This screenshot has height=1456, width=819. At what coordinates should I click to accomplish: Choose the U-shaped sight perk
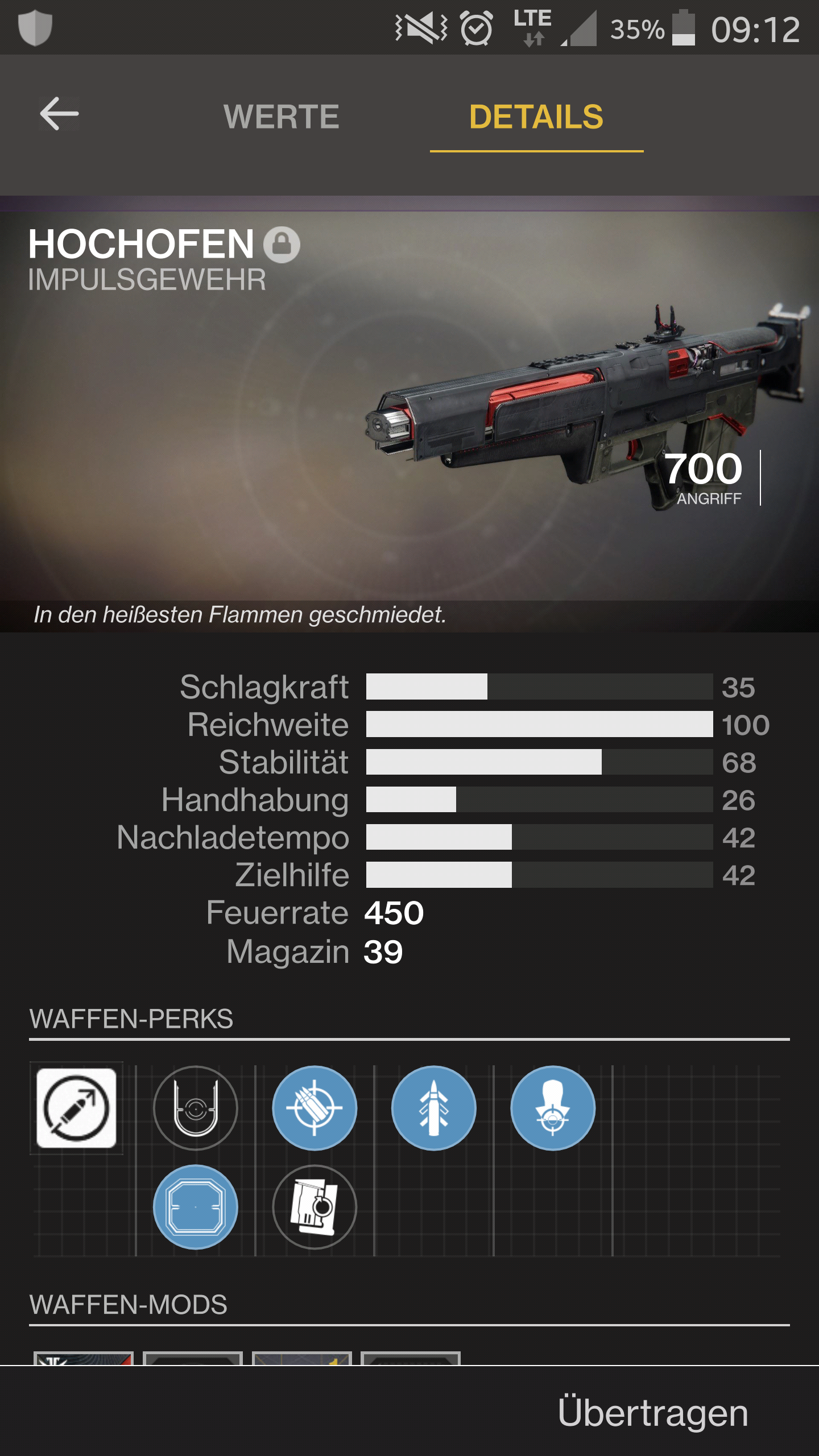(196, 1108)
